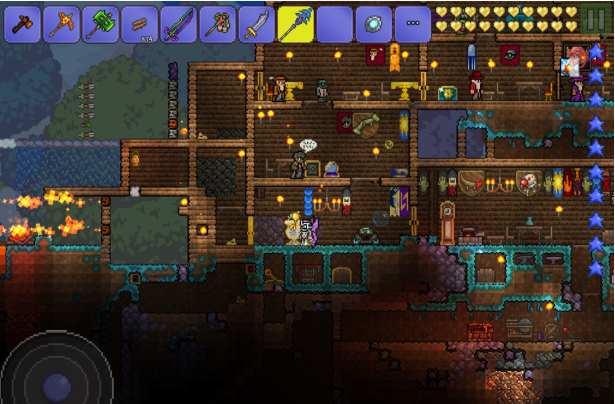Image resolution: width=615 pixels, height=404 pixels.
Task: Equip the silver curved sword
Action: 256,24
